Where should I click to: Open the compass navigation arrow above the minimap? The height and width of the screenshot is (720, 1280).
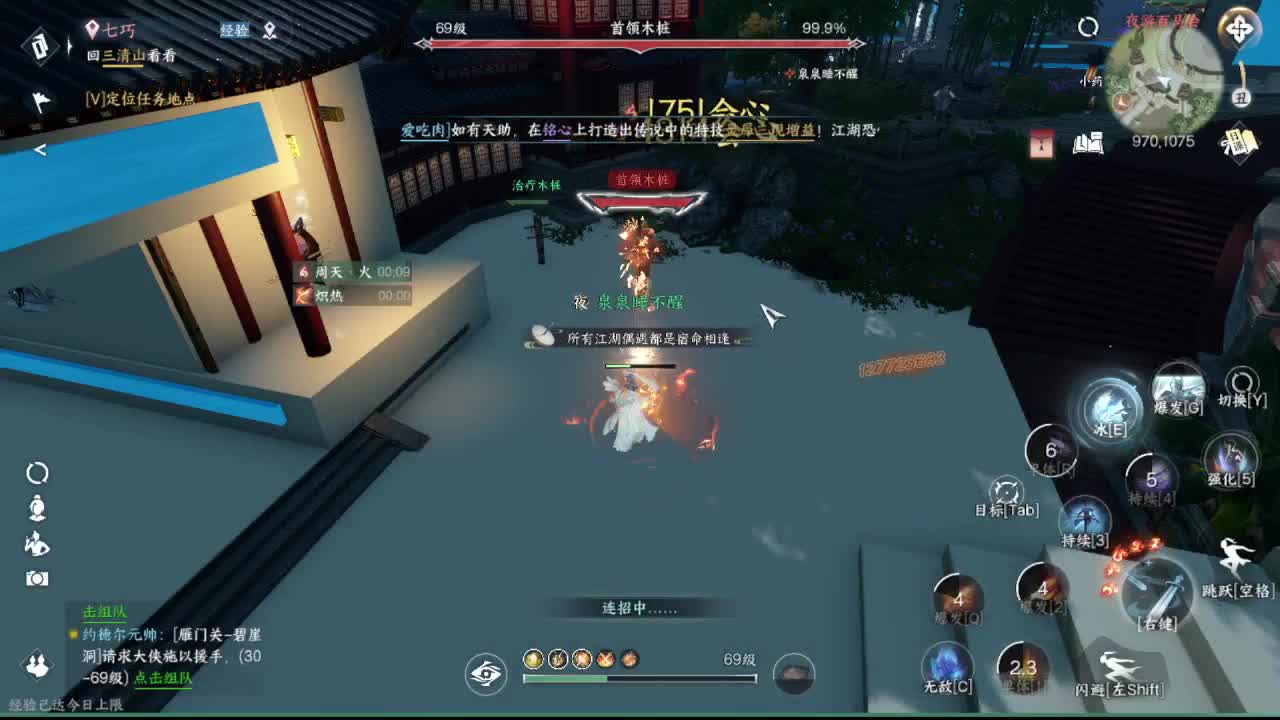1238,29
